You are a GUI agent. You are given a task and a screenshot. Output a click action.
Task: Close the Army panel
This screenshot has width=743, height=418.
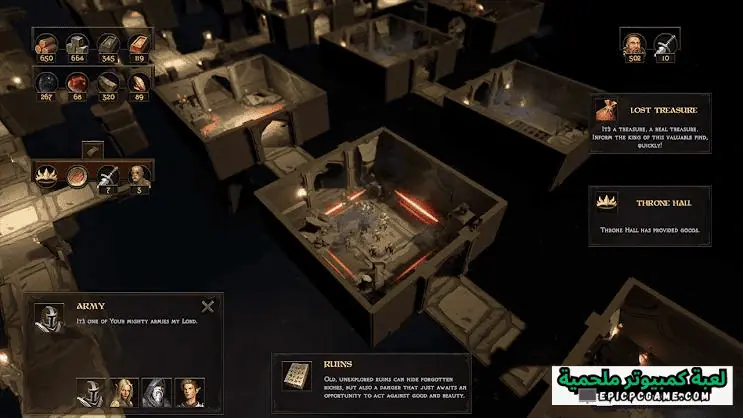coord(207,307)
